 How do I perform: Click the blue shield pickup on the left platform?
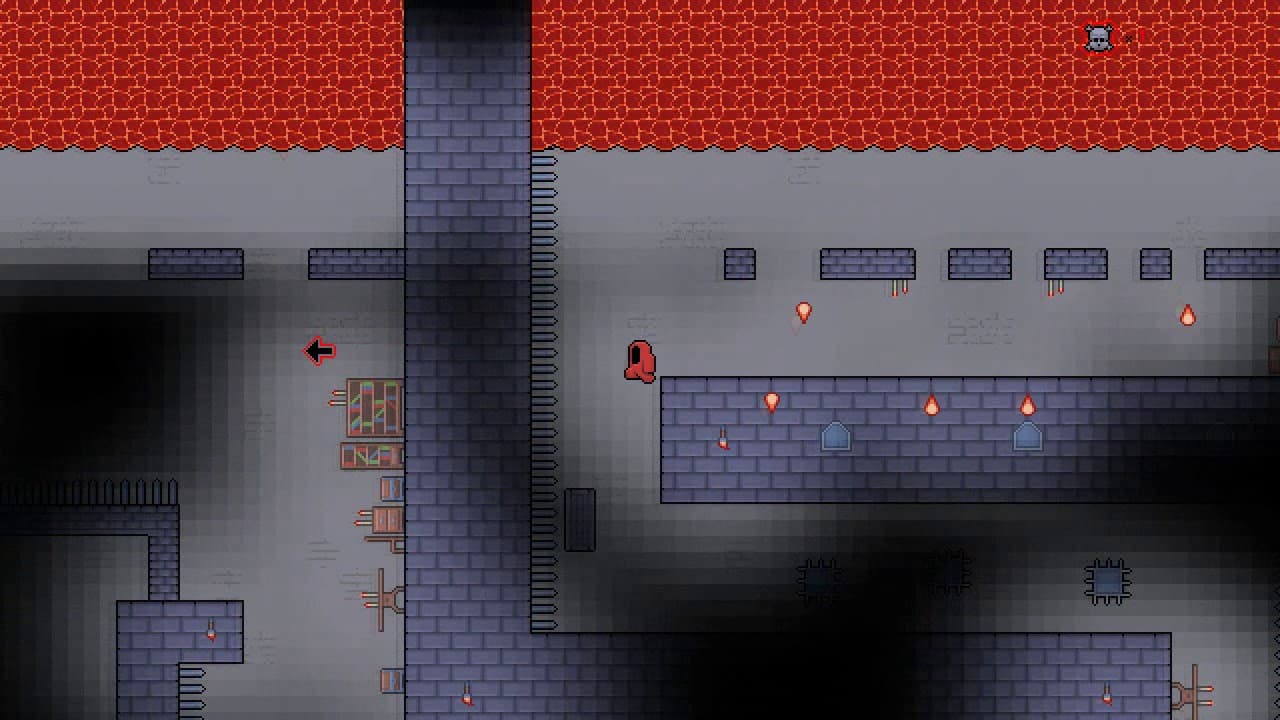[836, 437]
